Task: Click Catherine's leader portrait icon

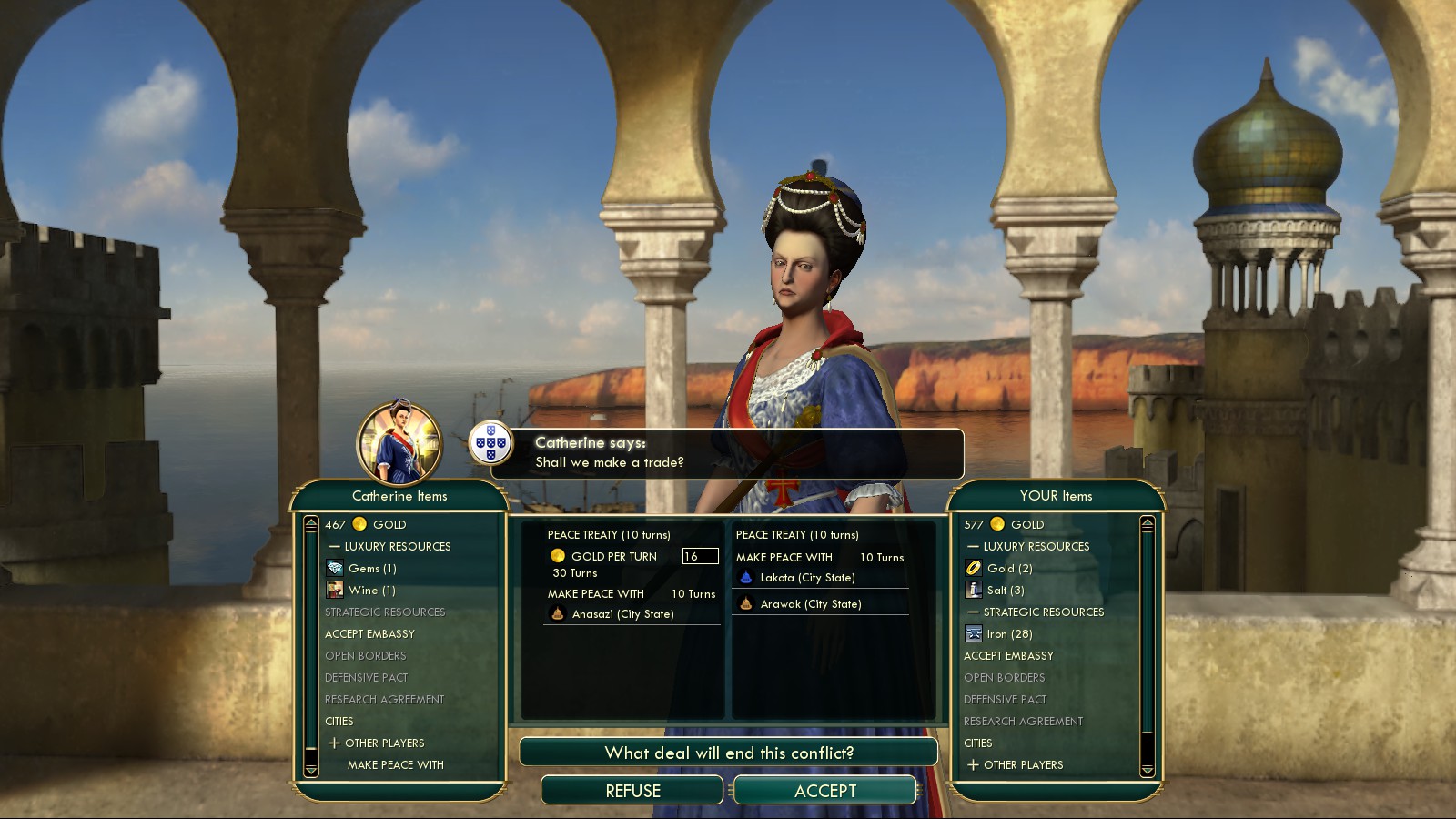Action: pos(399,443)
